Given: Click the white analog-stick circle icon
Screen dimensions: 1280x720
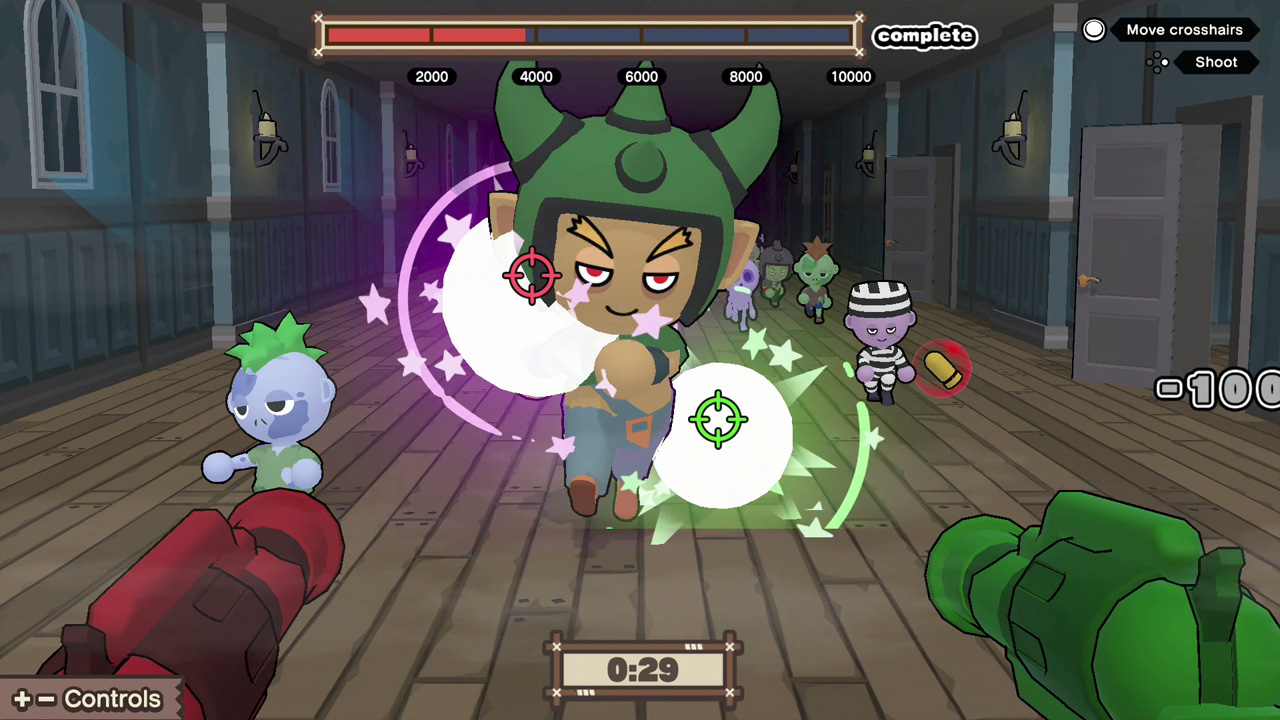Looking at the screenshot, I should coord(1093,29).
